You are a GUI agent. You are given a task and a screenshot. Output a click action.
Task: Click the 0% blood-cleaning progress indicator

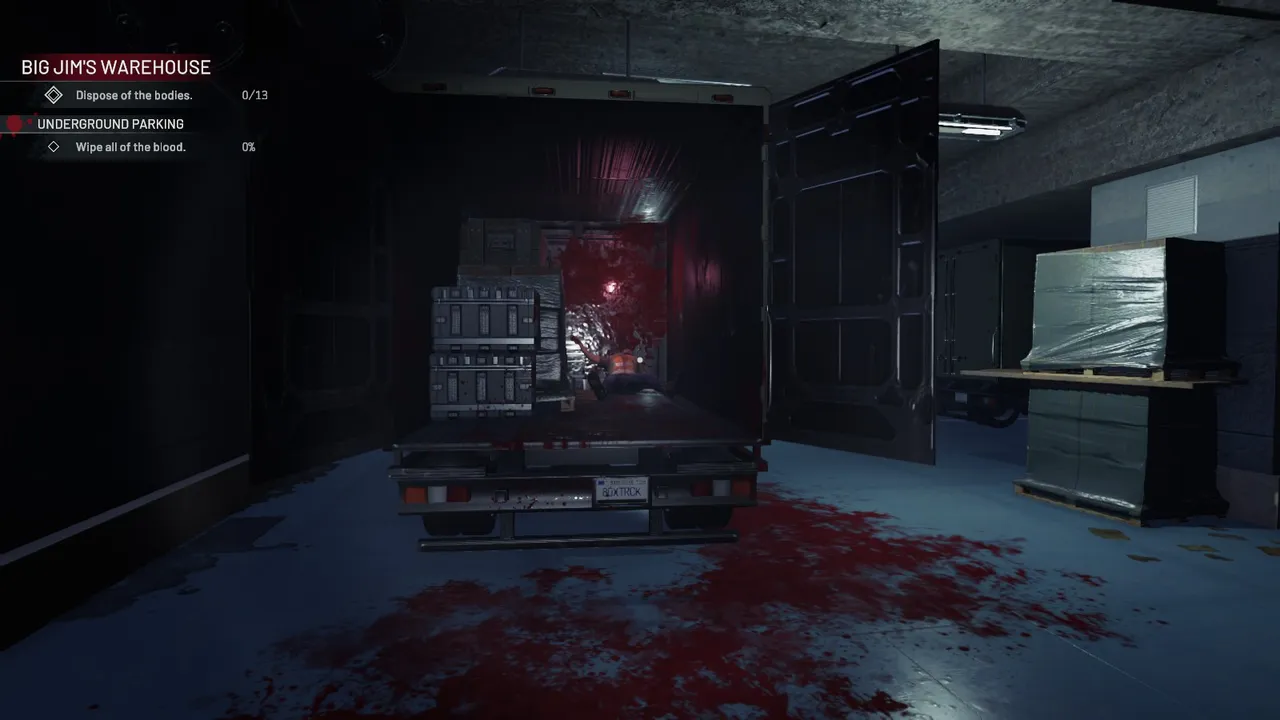point(248,146)
